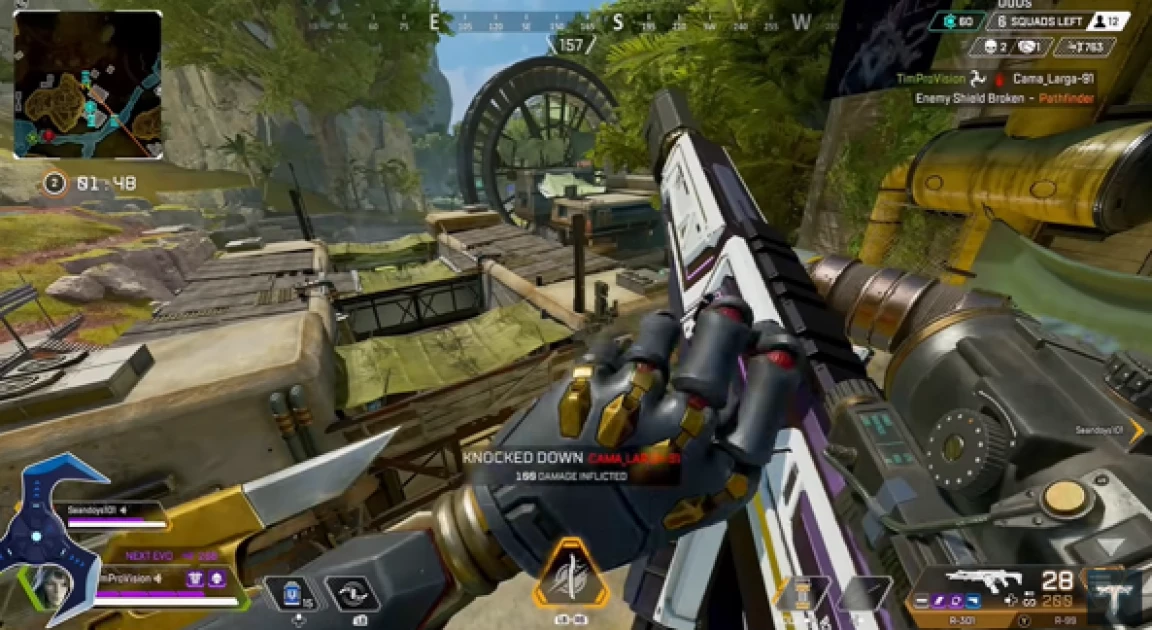The width and height of the screenshot is (1152, 630).
Task: Show the squads left counter
Action: coord(1058,21)
